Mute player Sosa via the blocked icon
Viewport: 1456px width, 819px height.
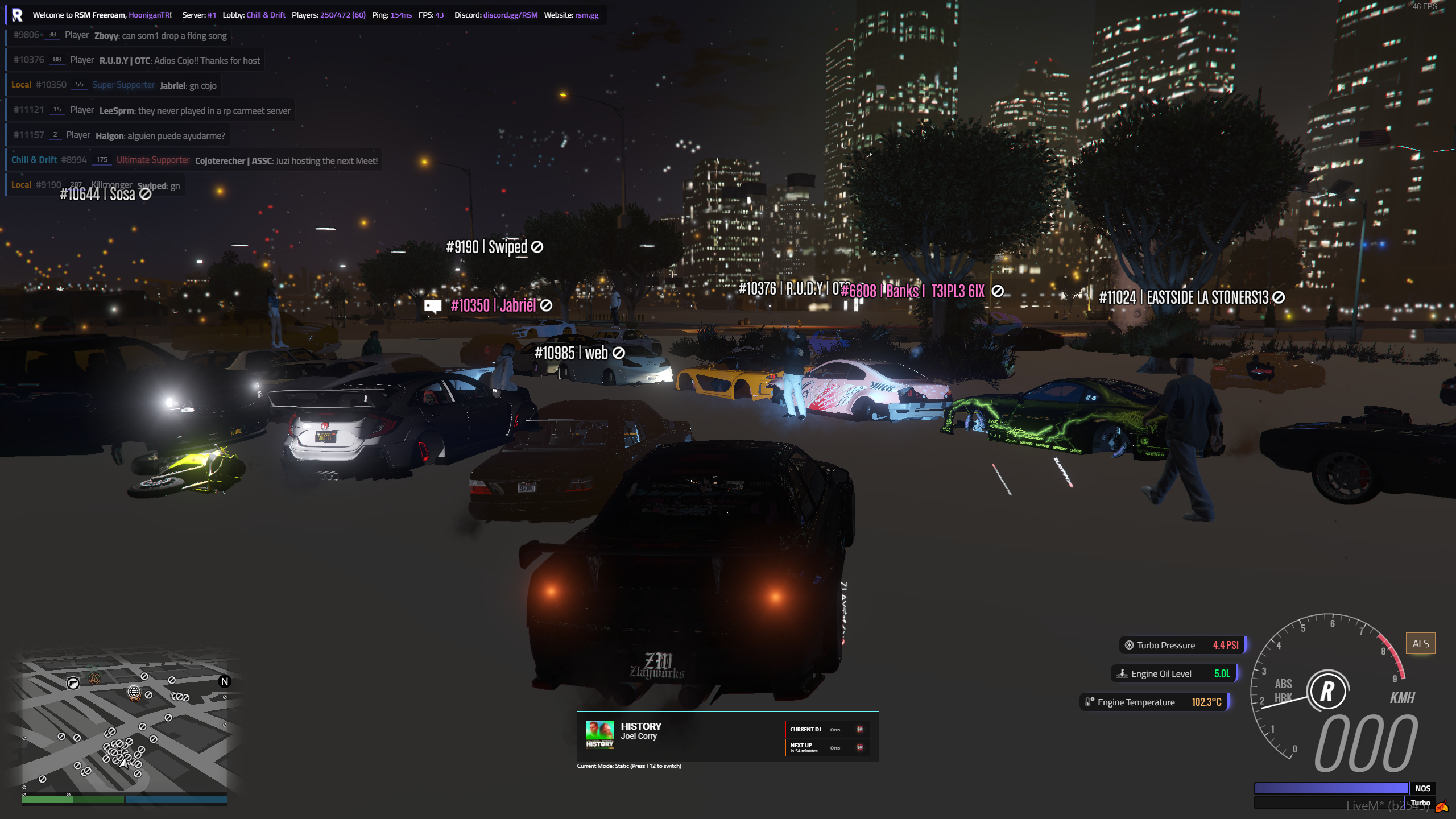pyautogui.click(x=144, y=193)
